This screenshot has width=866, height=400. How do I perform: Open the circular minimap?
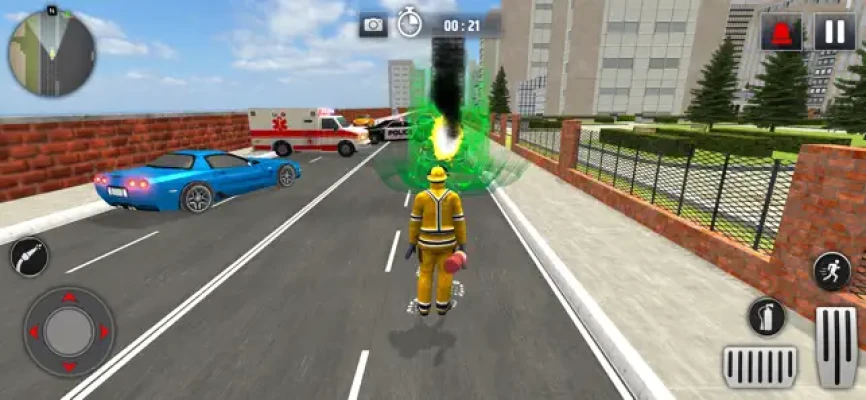coord(52,52)
